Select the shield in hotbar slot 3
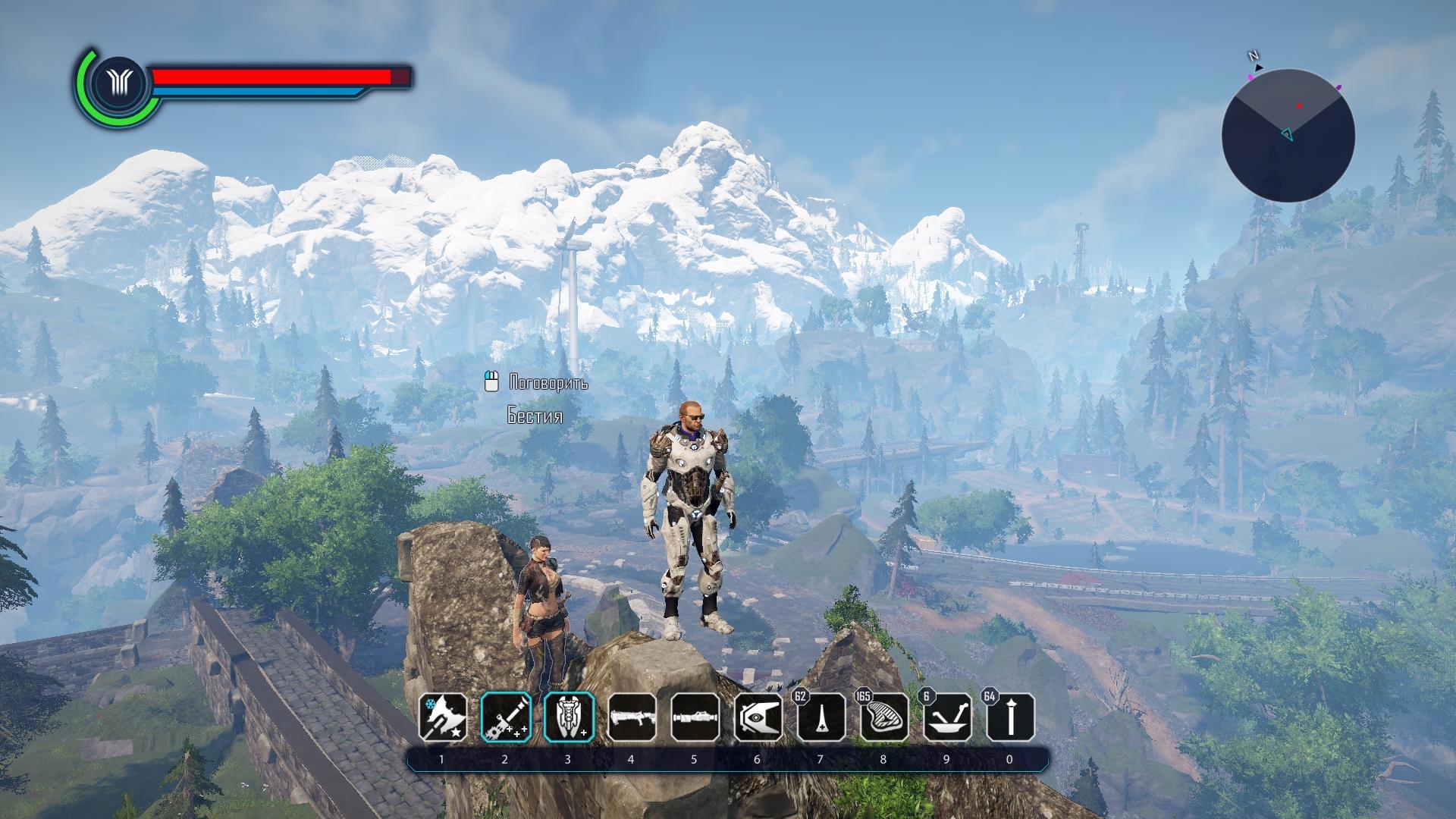The height and width of the screenshot is (819, 1456). [569, 717]
